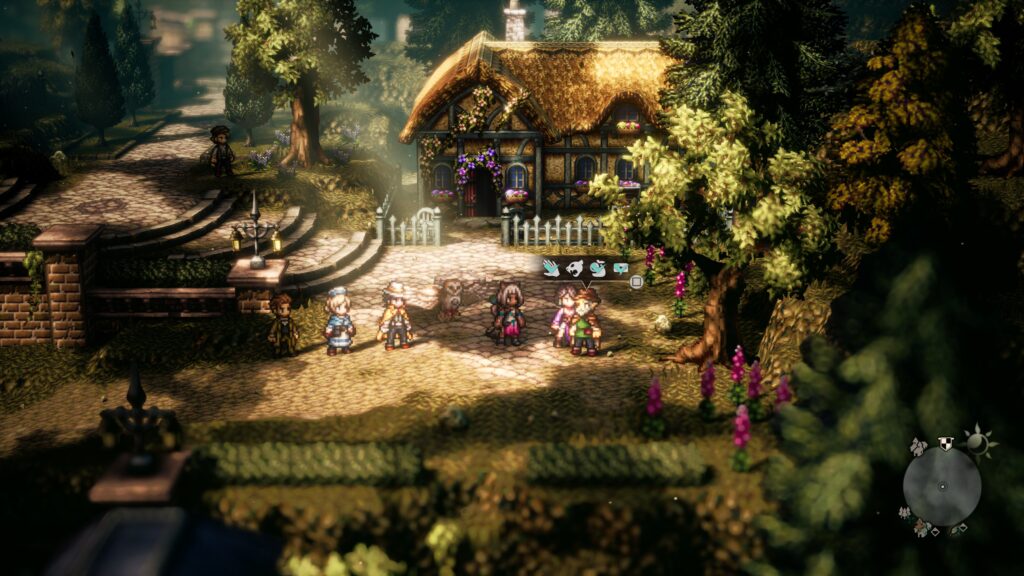Select the hand-shaped path action icon
The width and height of the screenshot is (1024, 576).
pos(550,267)
